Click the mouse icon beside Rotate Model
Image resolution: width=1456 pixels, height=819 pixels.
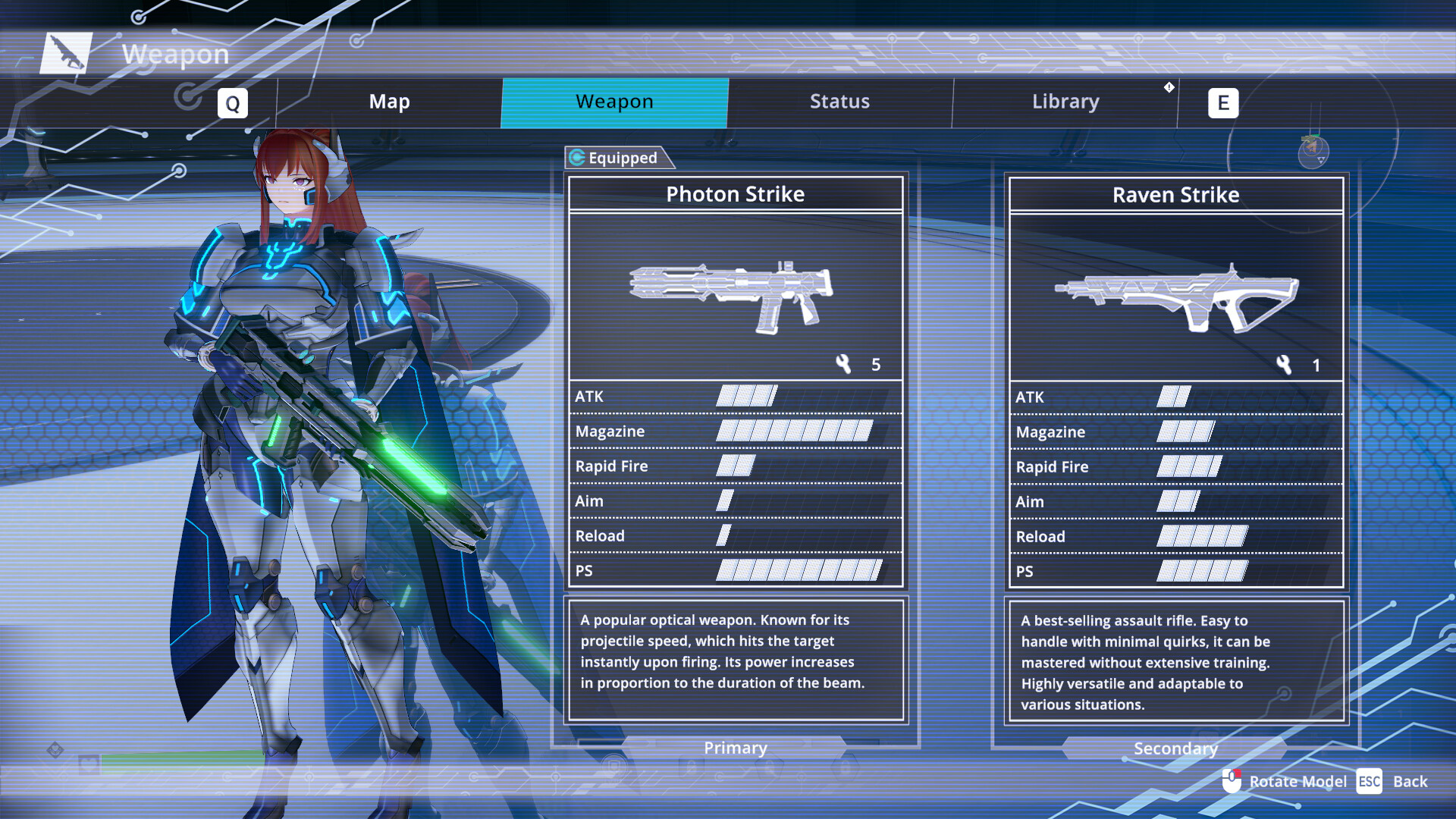1232,780
